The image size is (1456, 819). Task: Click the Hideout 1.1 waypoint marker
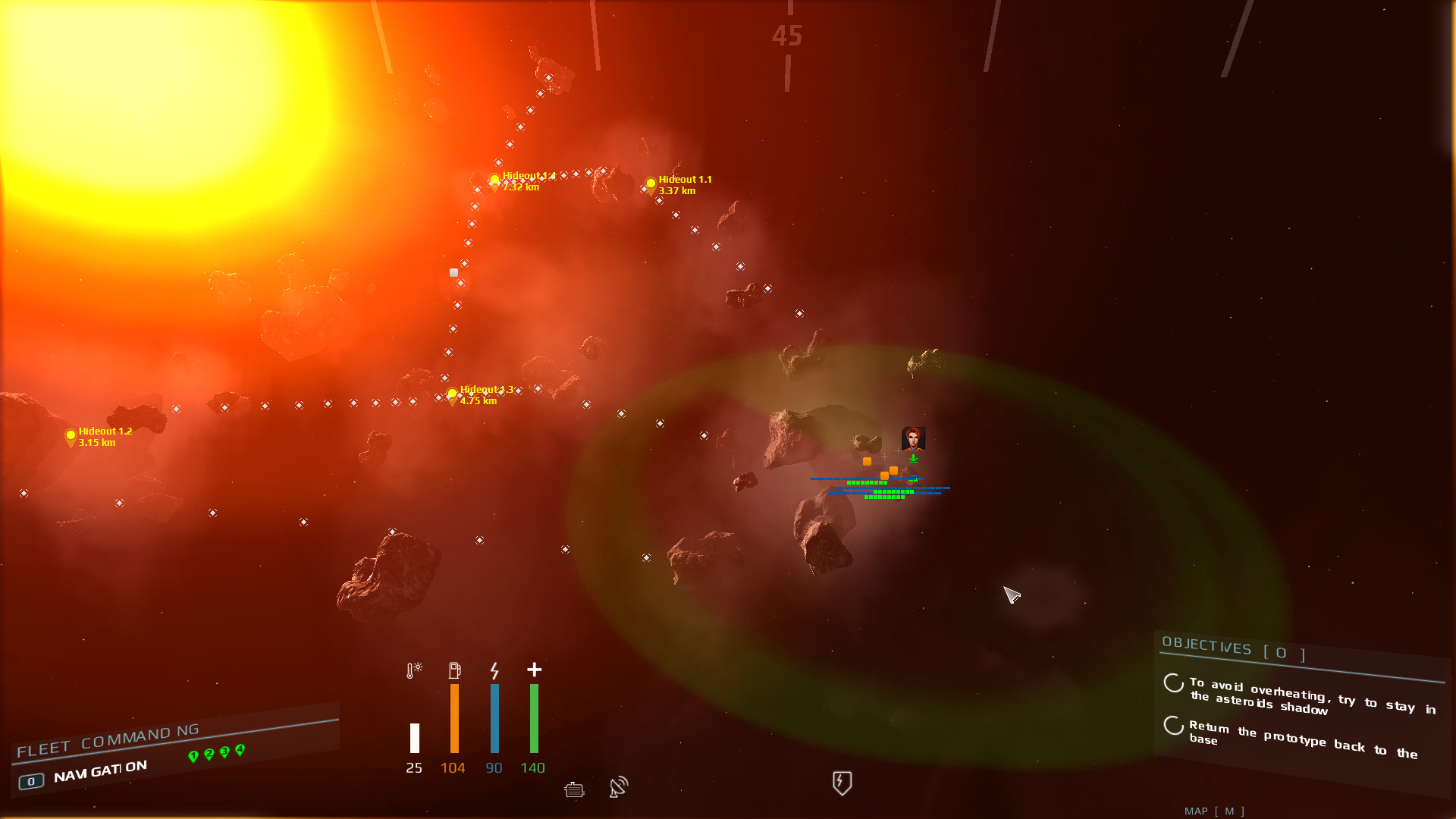pyautogui.click(x=651, y=182)
